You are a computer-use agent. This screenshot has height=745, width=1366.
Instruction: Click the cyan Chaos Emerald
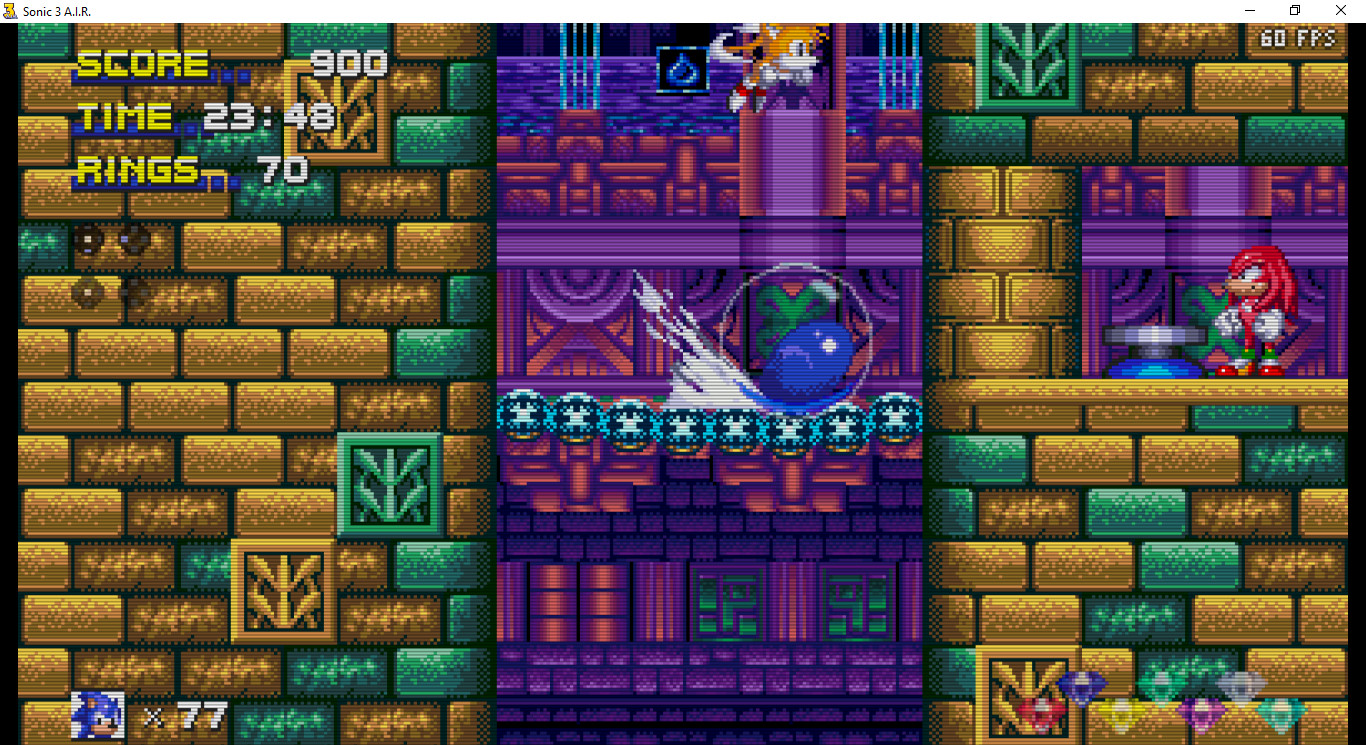[x=1279, y=712]
